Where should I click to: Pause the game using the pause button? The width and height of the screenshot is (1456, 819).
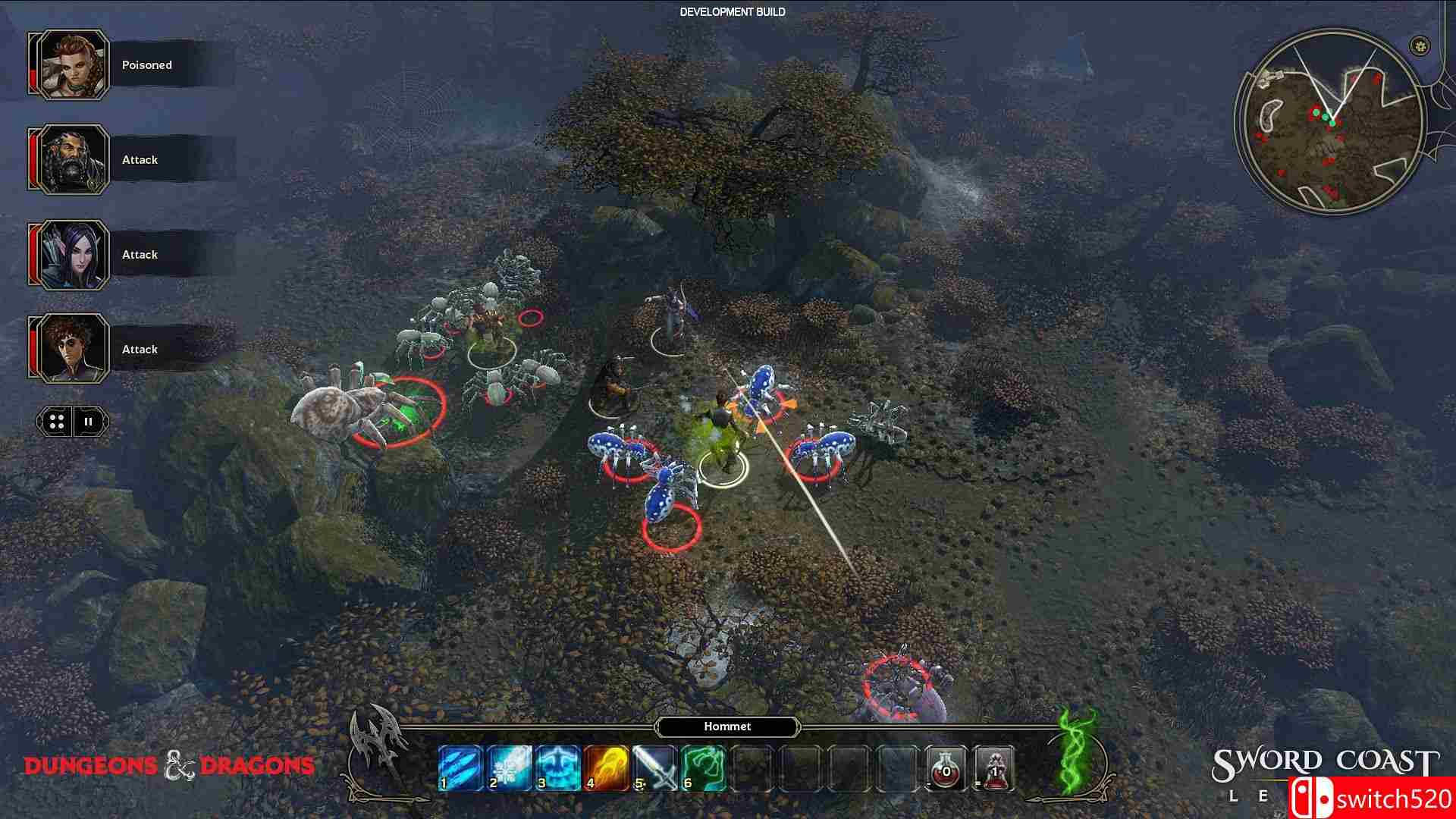coord(89,422)
